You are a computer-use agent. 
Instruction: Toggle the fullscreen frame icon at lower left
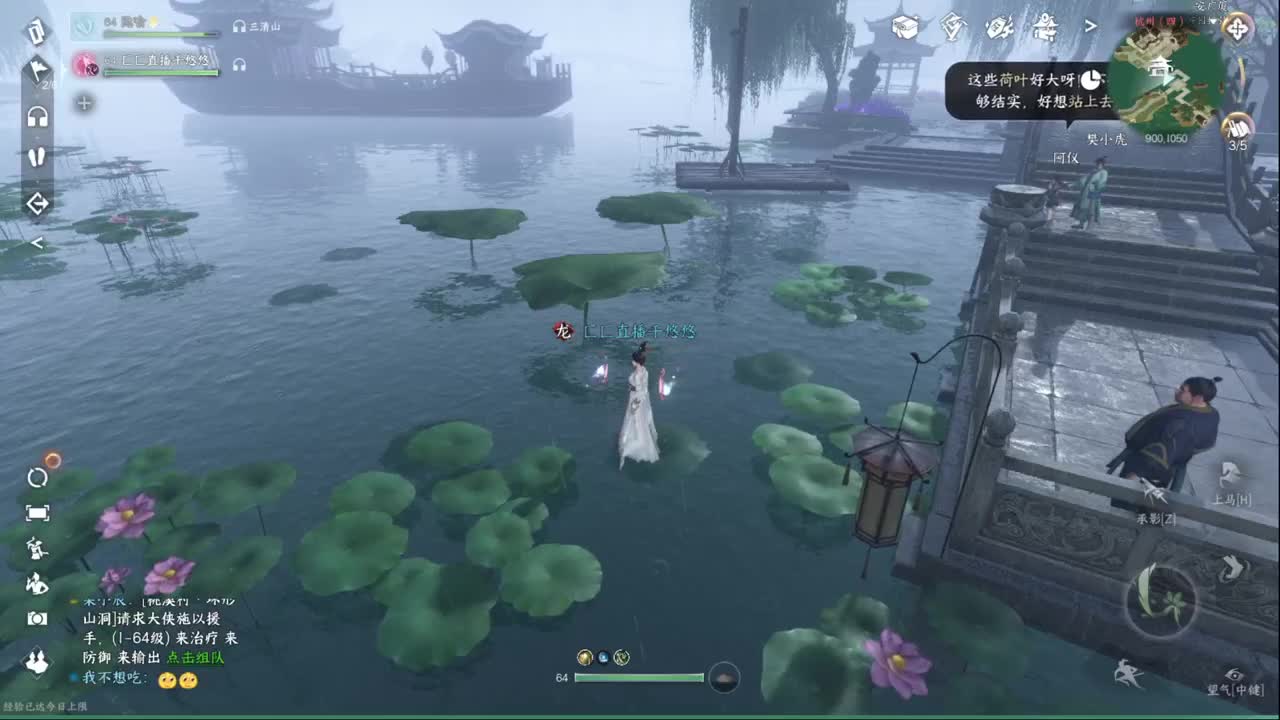point(37,513)
